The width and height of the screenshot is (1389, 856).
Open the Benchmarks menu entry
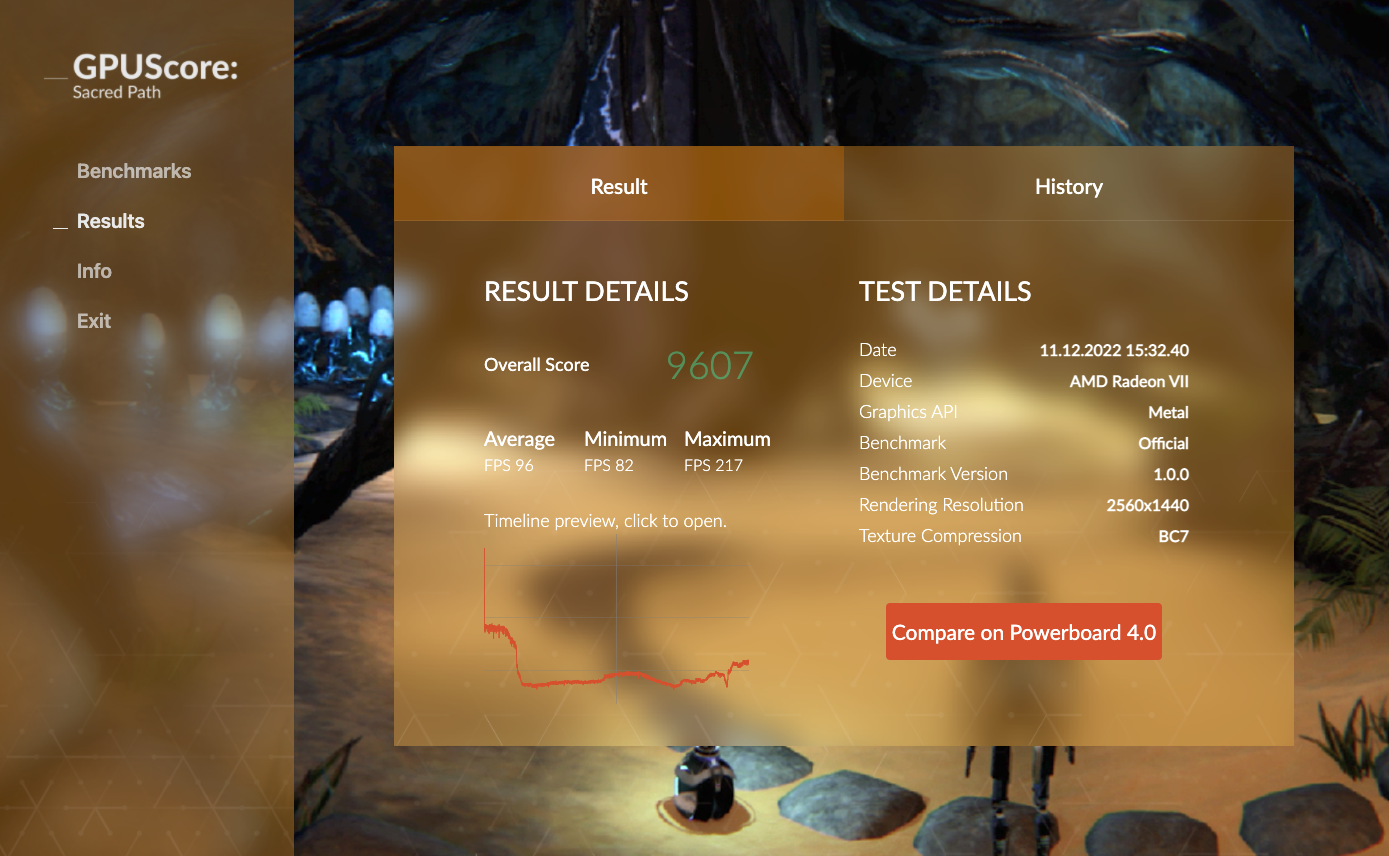click(134, 171)
